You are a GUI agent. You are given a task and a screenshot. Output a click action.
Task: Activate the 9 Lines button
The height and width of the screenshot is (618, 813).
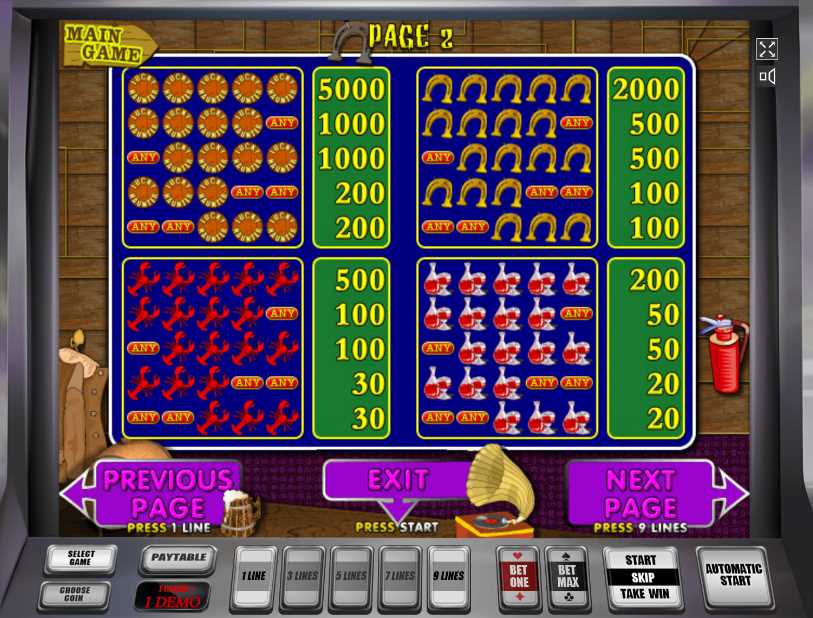click(x=449, y=577)
